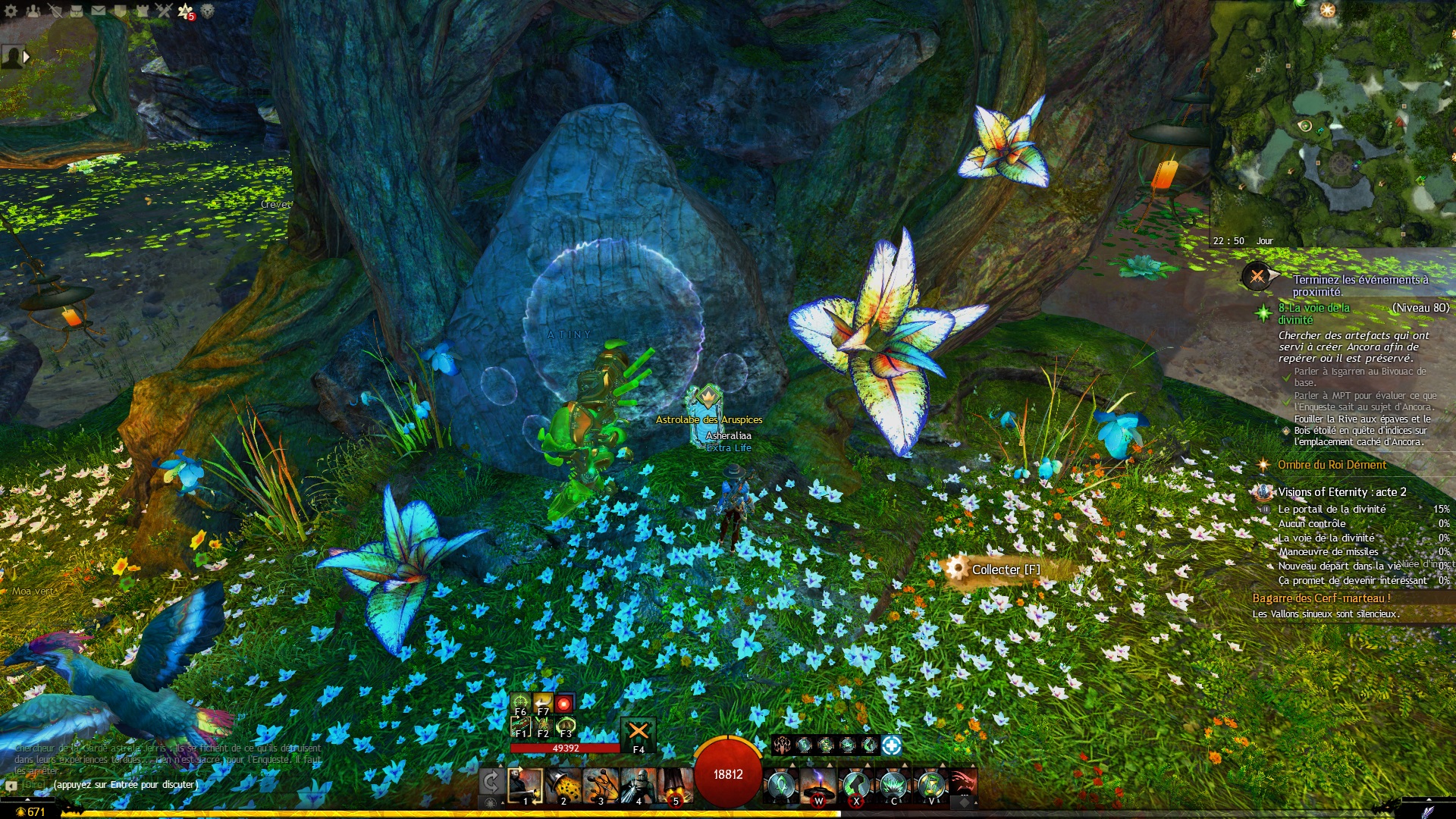
Task: Open the World vs World castle icon
Action: click(x=143, y=11)
